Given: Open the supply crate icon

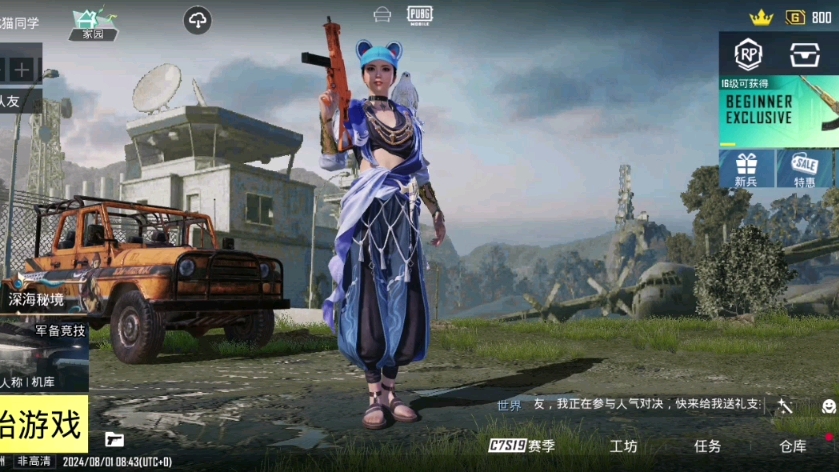Looking at the screenshot, I should tap(805, 55).
